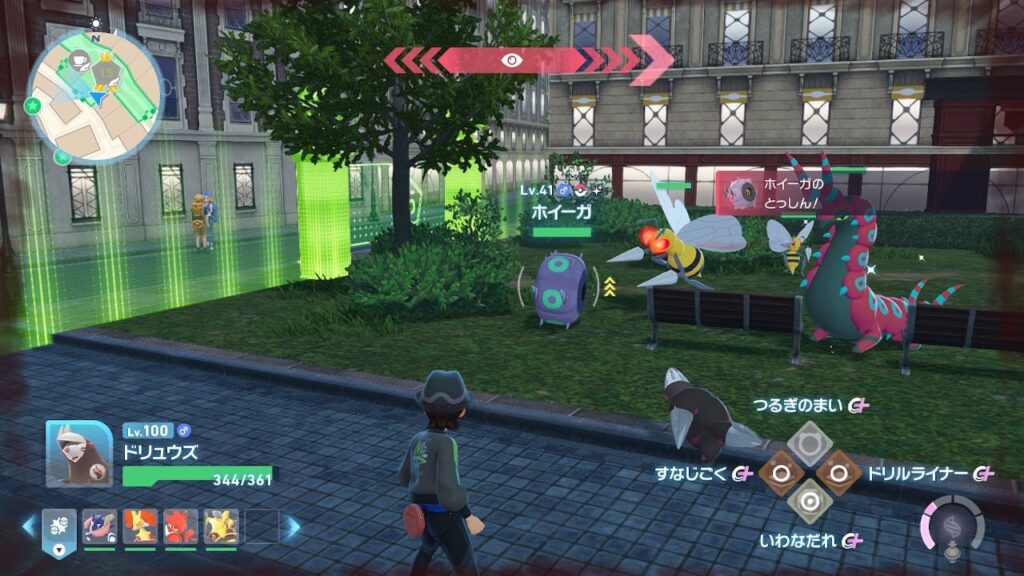Open the circular minimap
The width and height of the screenshot is (1024, 576).
point(93,94)
